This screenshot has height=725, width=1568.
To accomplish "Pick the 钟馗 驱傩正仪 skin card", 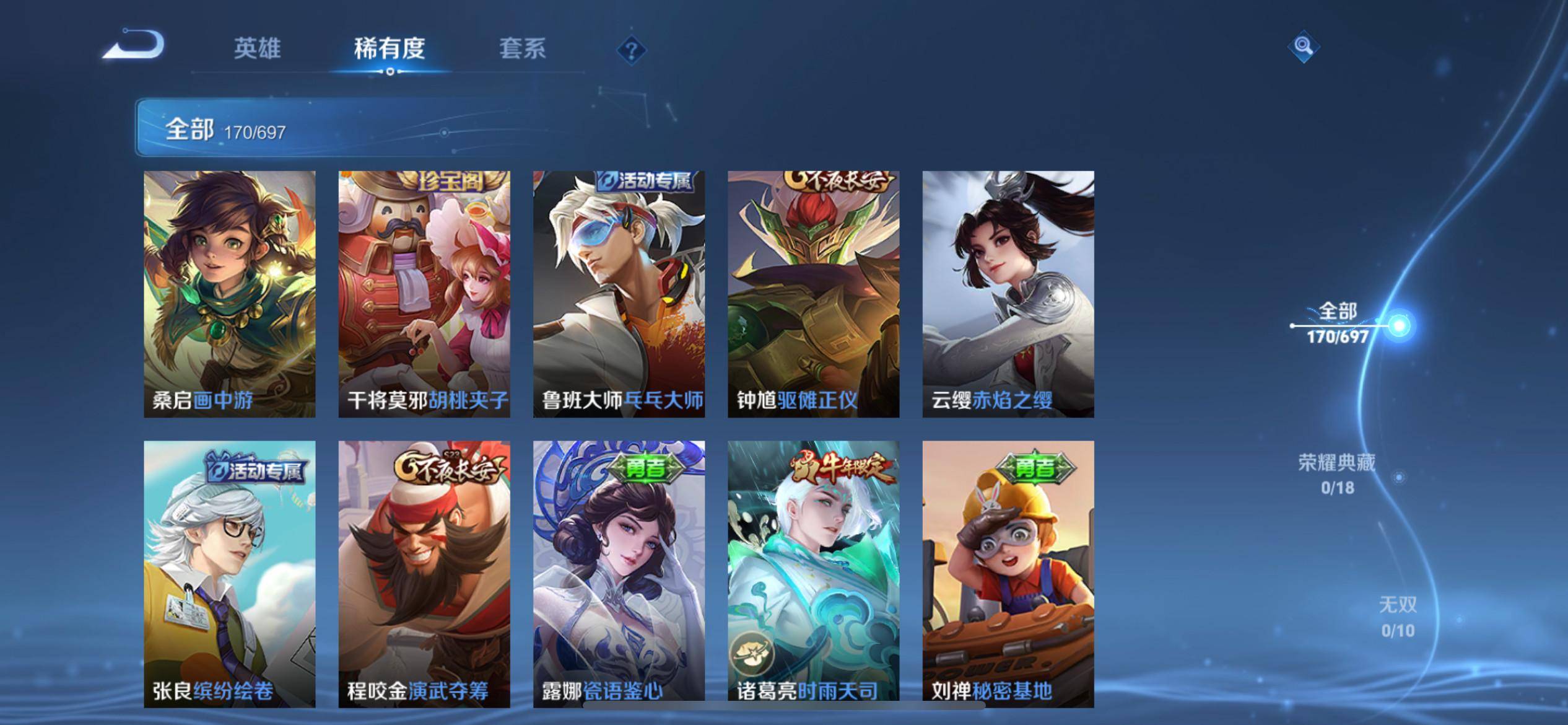I will point(813,294).
